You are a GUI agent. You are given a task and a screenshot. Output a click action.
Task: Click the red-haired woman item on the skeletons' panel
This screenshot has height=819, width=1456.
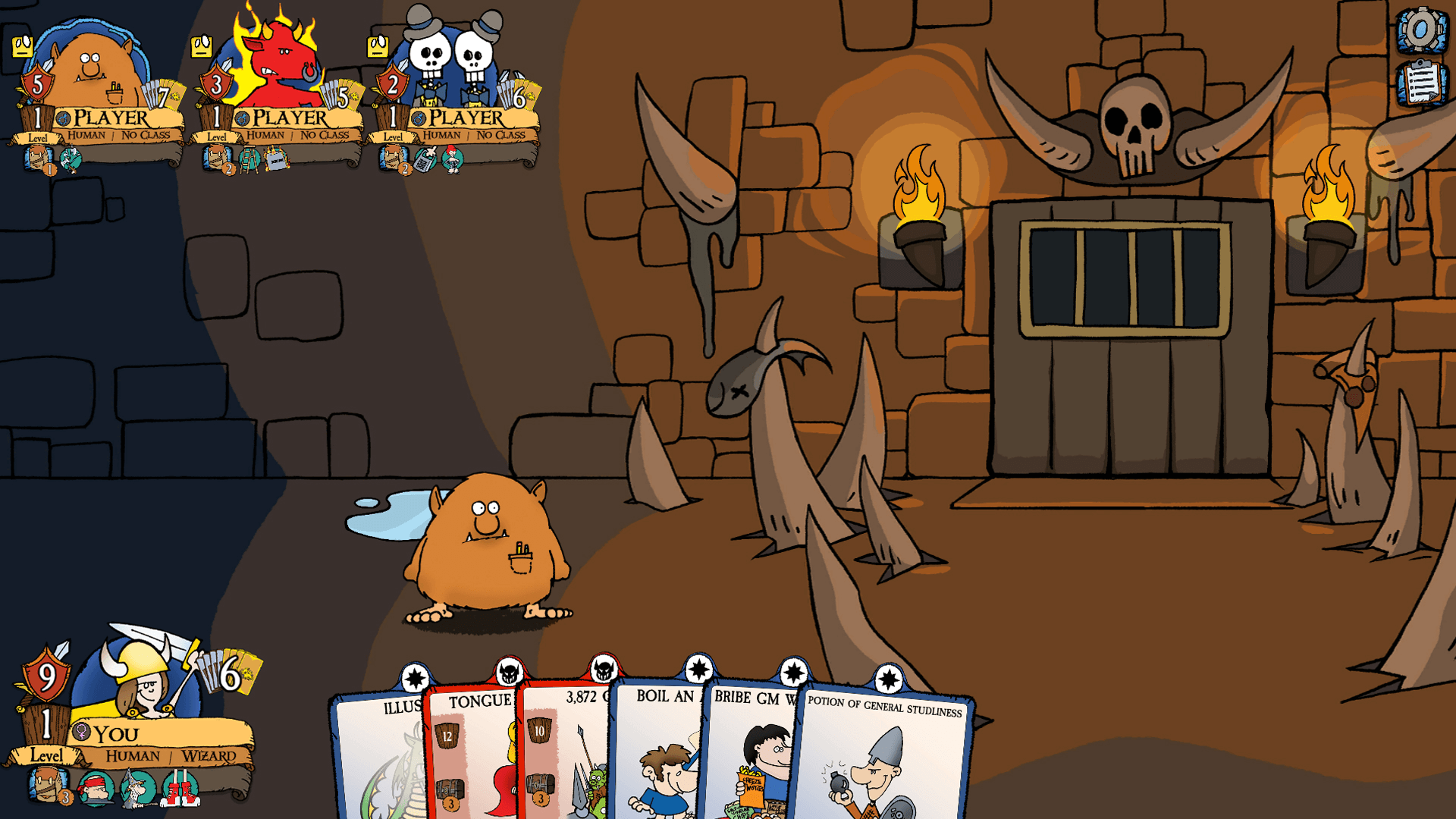tap(451, 161)
